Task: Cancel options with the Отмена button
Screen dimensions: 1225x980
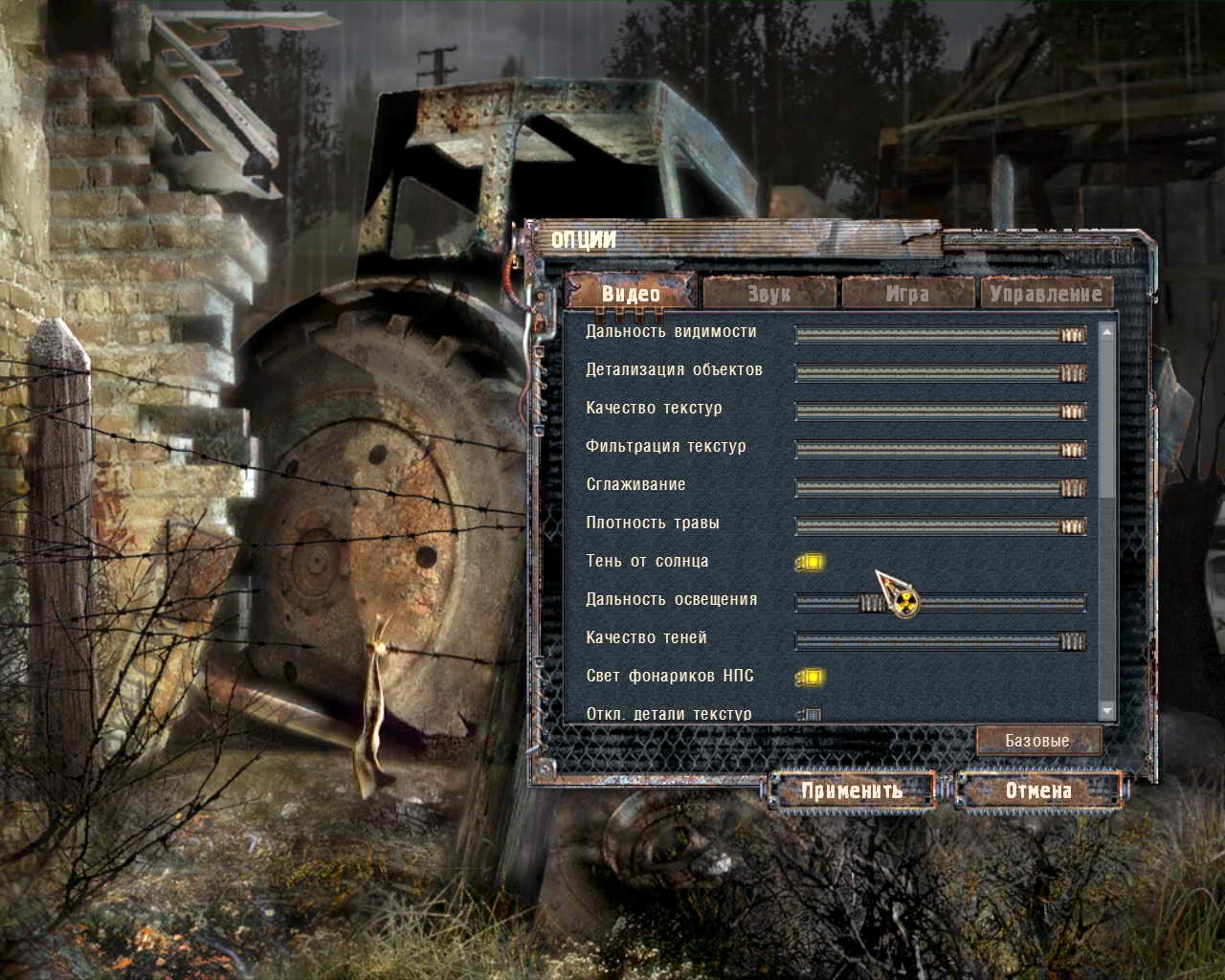Action: tap(1038, 791)
